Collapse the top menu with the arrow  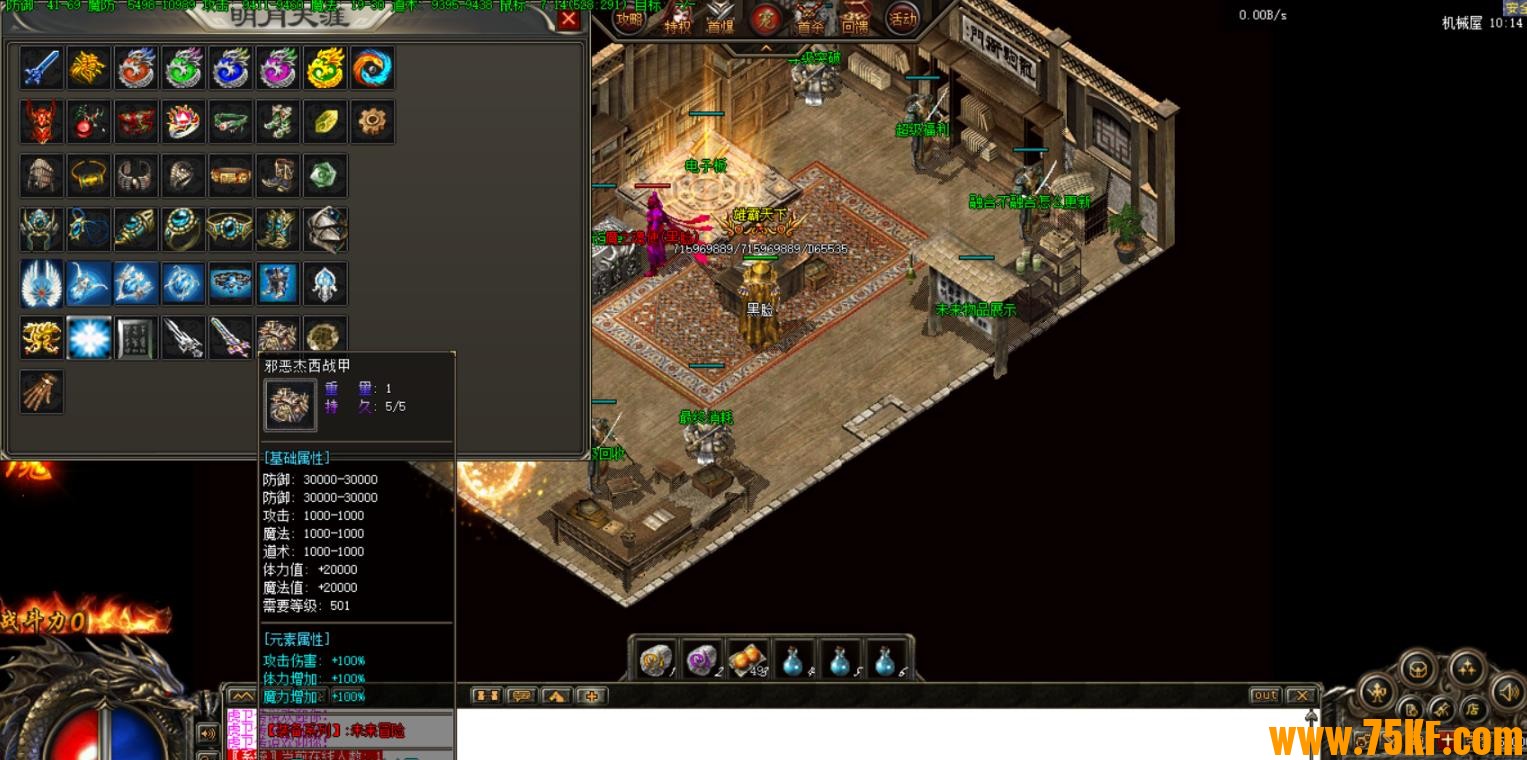766,47
